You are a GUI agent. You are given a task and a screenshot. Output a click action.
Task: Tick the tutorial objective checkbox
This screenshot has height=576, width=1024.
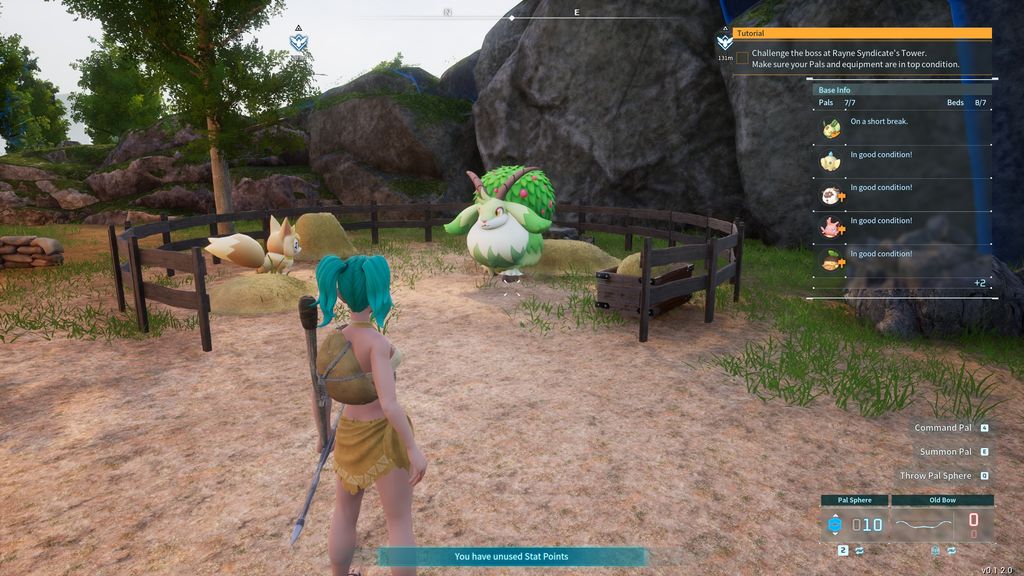tap(742, 58)
